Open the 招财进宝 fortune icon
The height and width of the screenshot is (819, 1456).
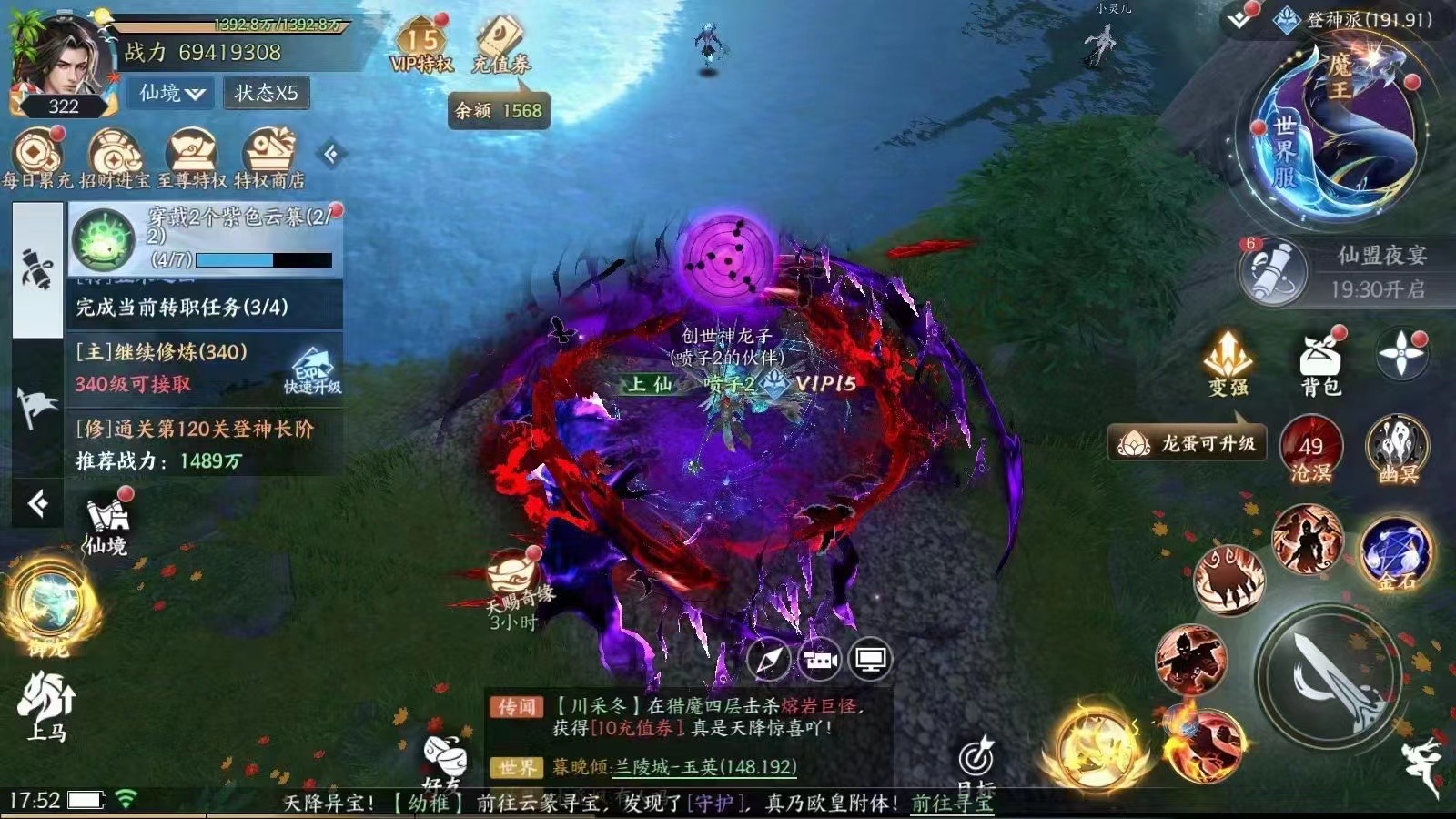(114, 158)
